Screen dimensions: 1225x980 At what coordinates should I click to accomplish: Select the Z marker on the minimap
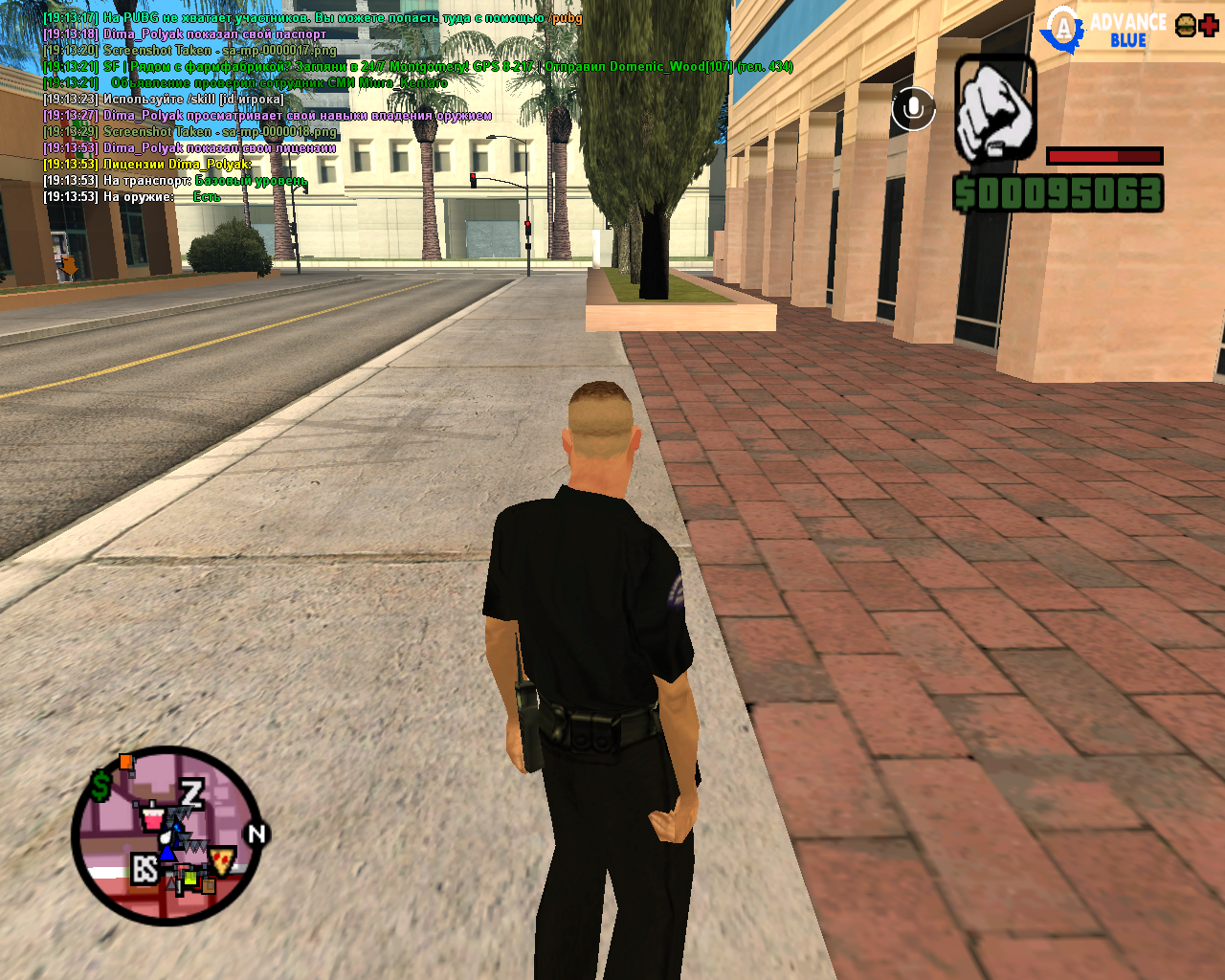[192, 792]
